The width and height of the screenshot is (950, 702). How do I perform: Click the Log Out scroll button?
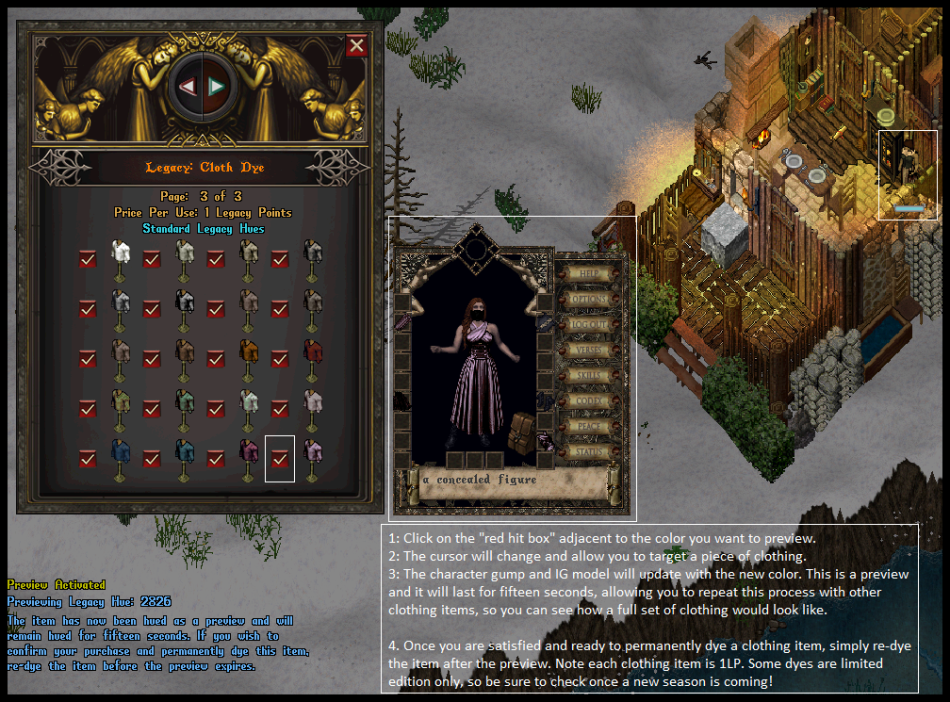click(x=590, y=325)
